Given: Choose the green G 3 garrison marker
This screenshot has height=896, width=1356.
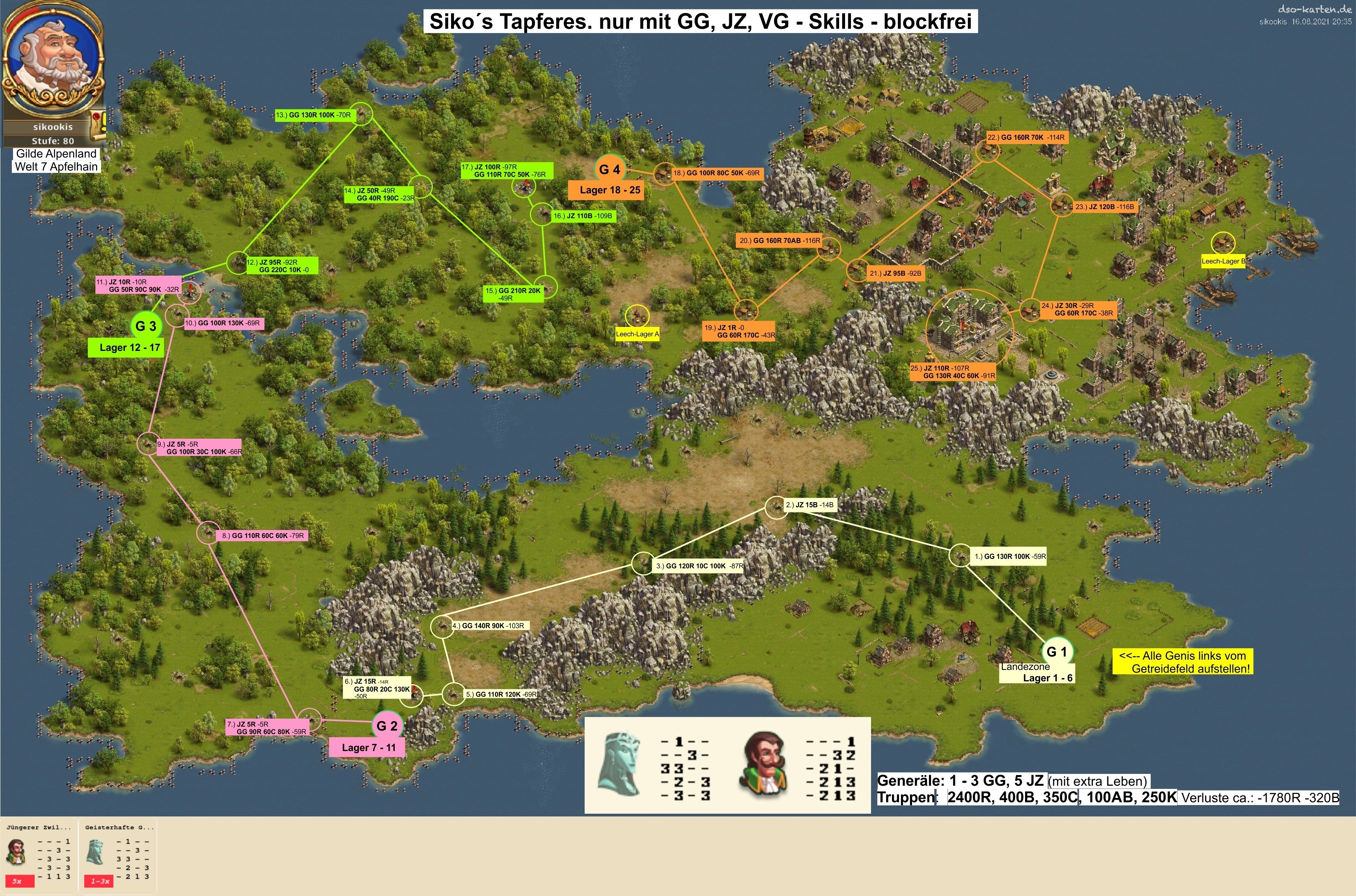Looking at the screenshot, I should pyautogui.click(x=146, y=326).
